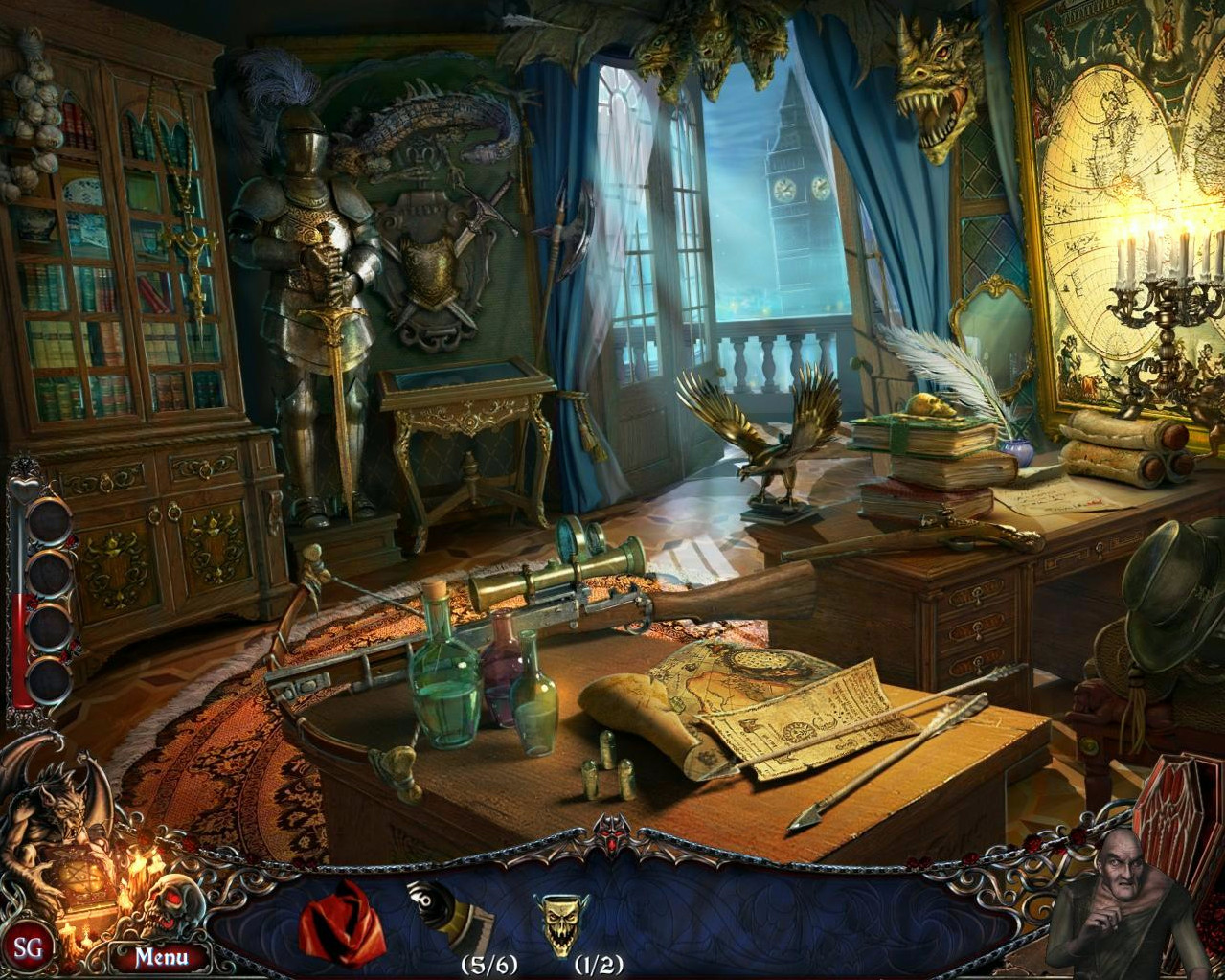
Task: Select the red cloth in the inventory
Action: (342, 923)
